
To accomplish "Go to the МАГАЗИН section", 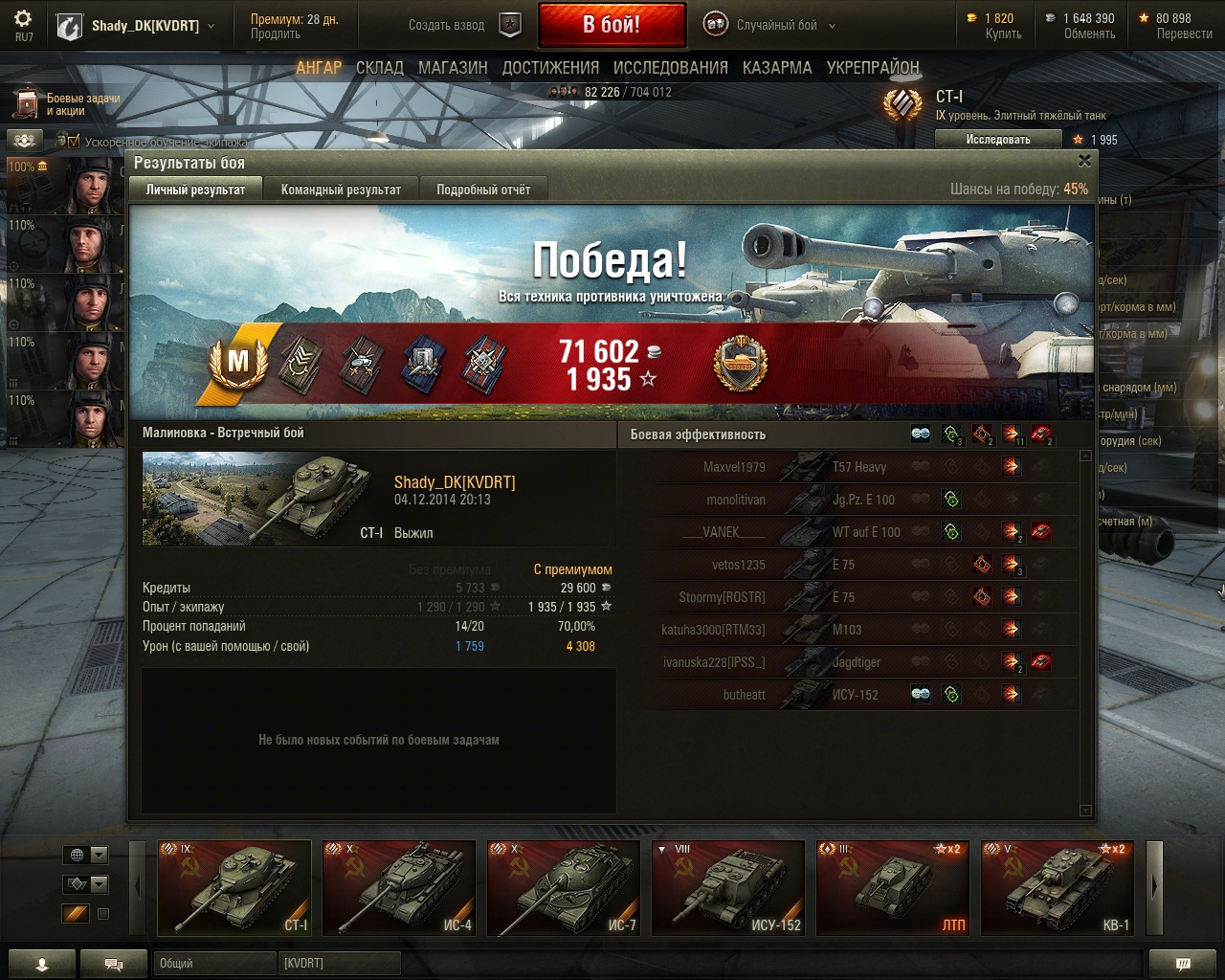I will point(453,68).
